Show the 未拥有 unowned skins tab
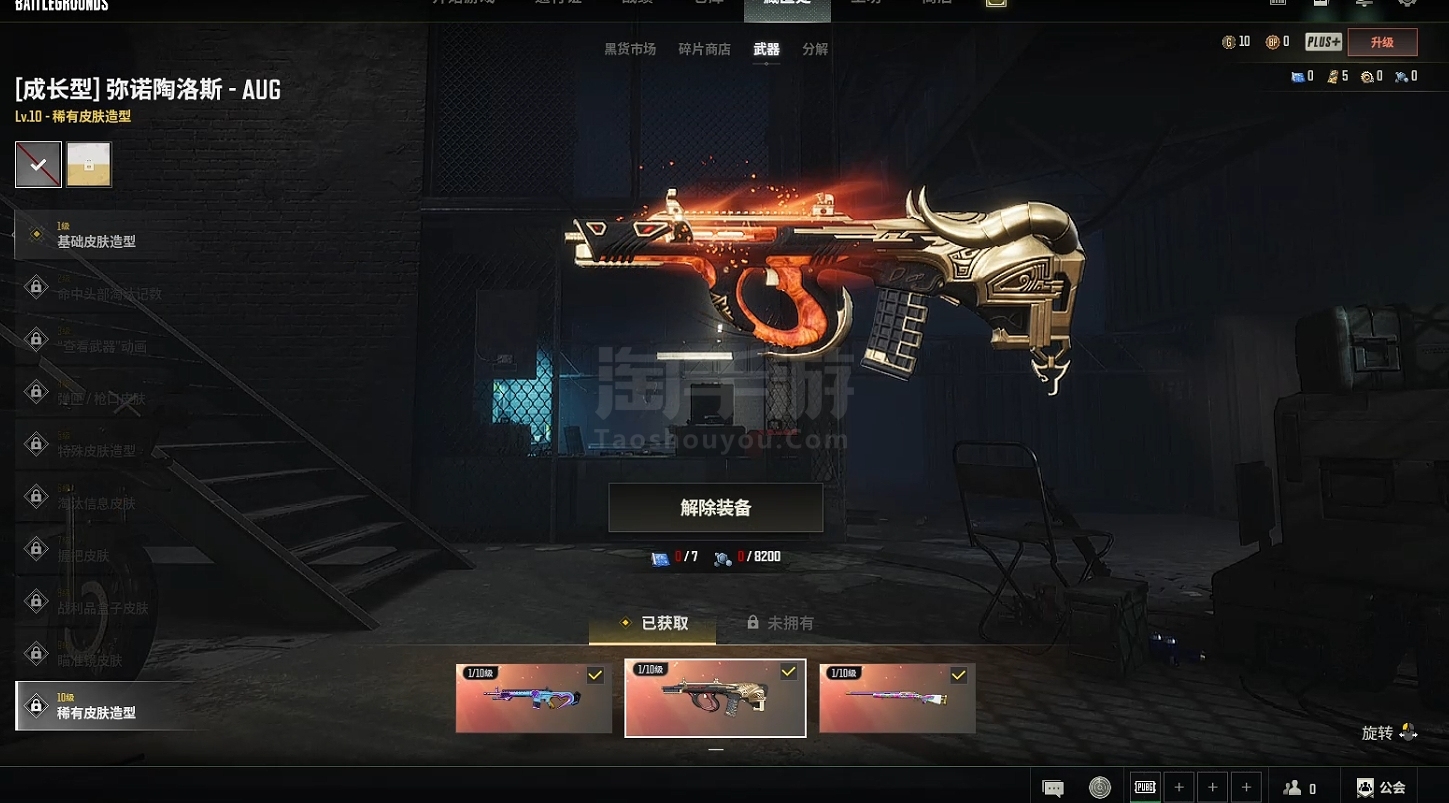Image resolution: width=1449 pixels, height=803 pixels. (781, 623)
